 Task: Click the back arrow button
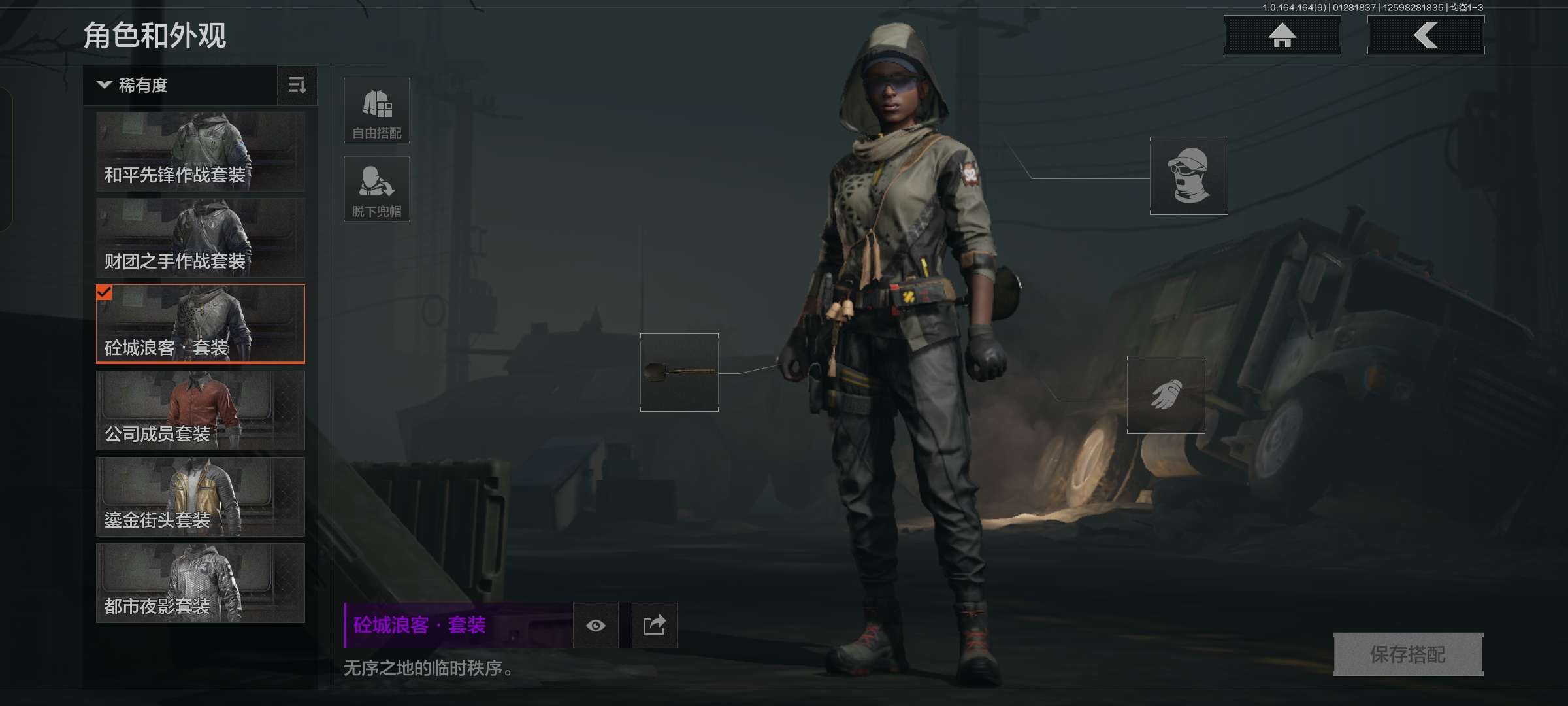[1426, 35]
